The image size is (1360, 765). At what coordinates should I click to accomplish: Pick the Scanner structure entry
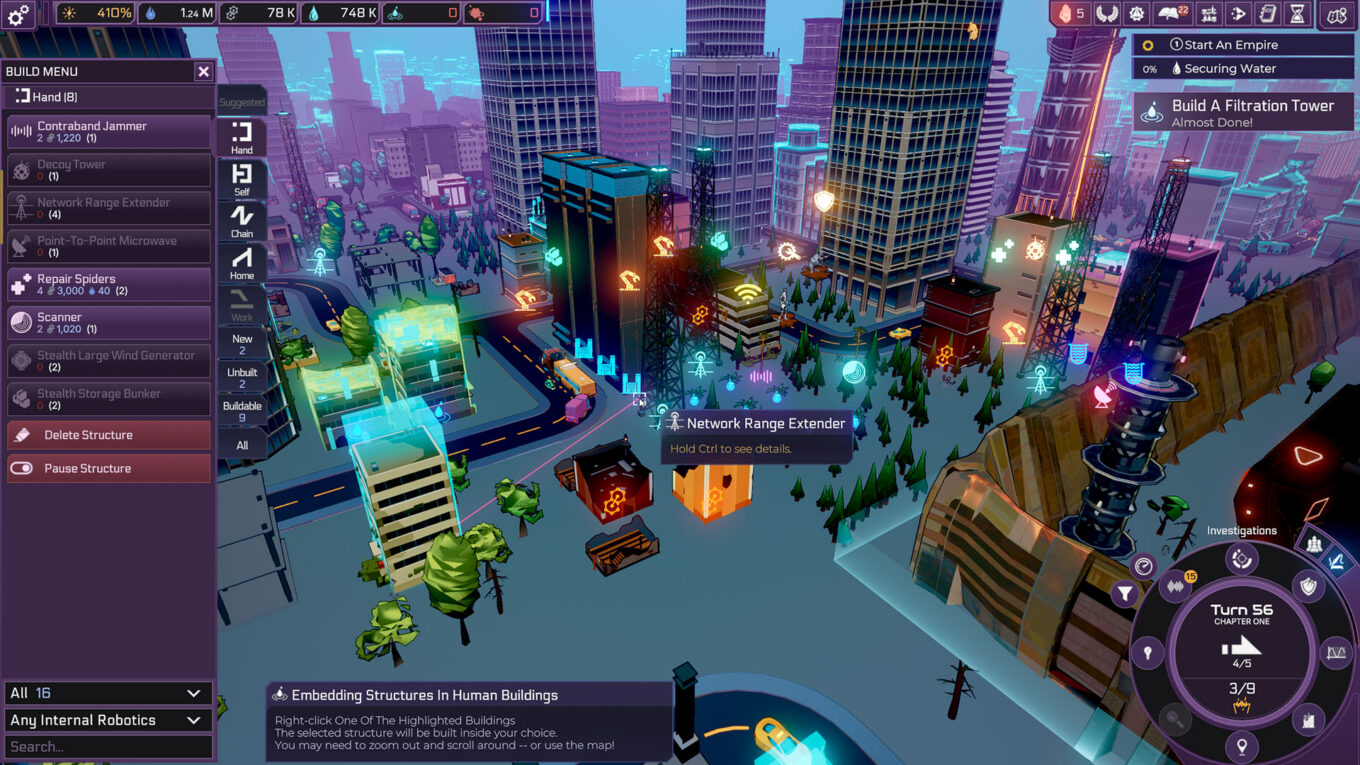point(109,323)
